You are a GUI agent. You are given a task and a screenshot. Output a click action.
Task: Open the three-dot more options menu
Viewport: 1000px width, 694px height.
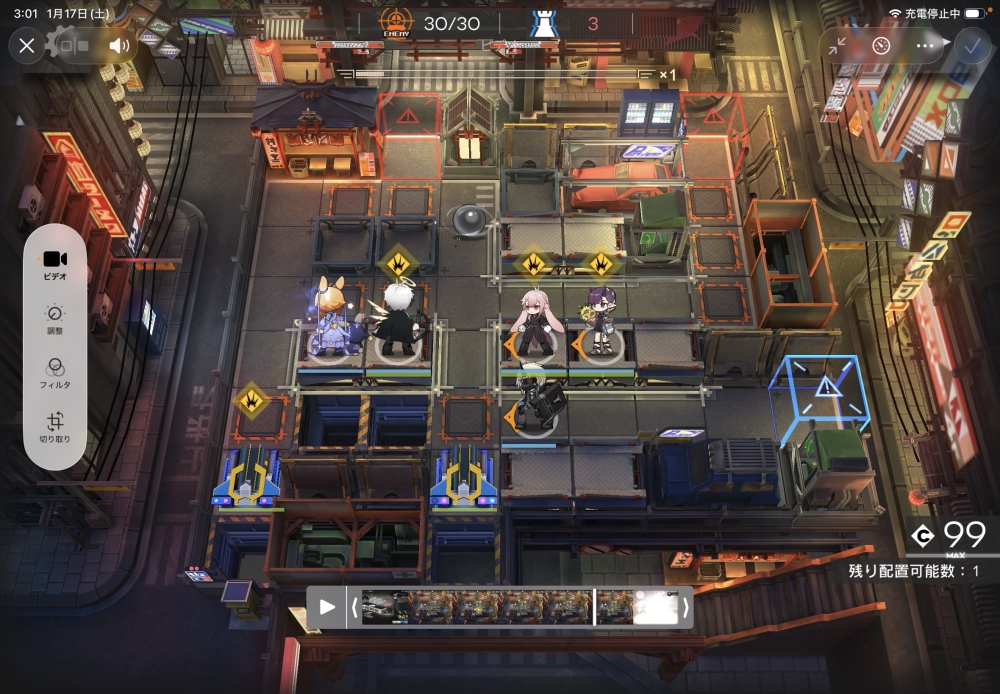pos(925,45)
